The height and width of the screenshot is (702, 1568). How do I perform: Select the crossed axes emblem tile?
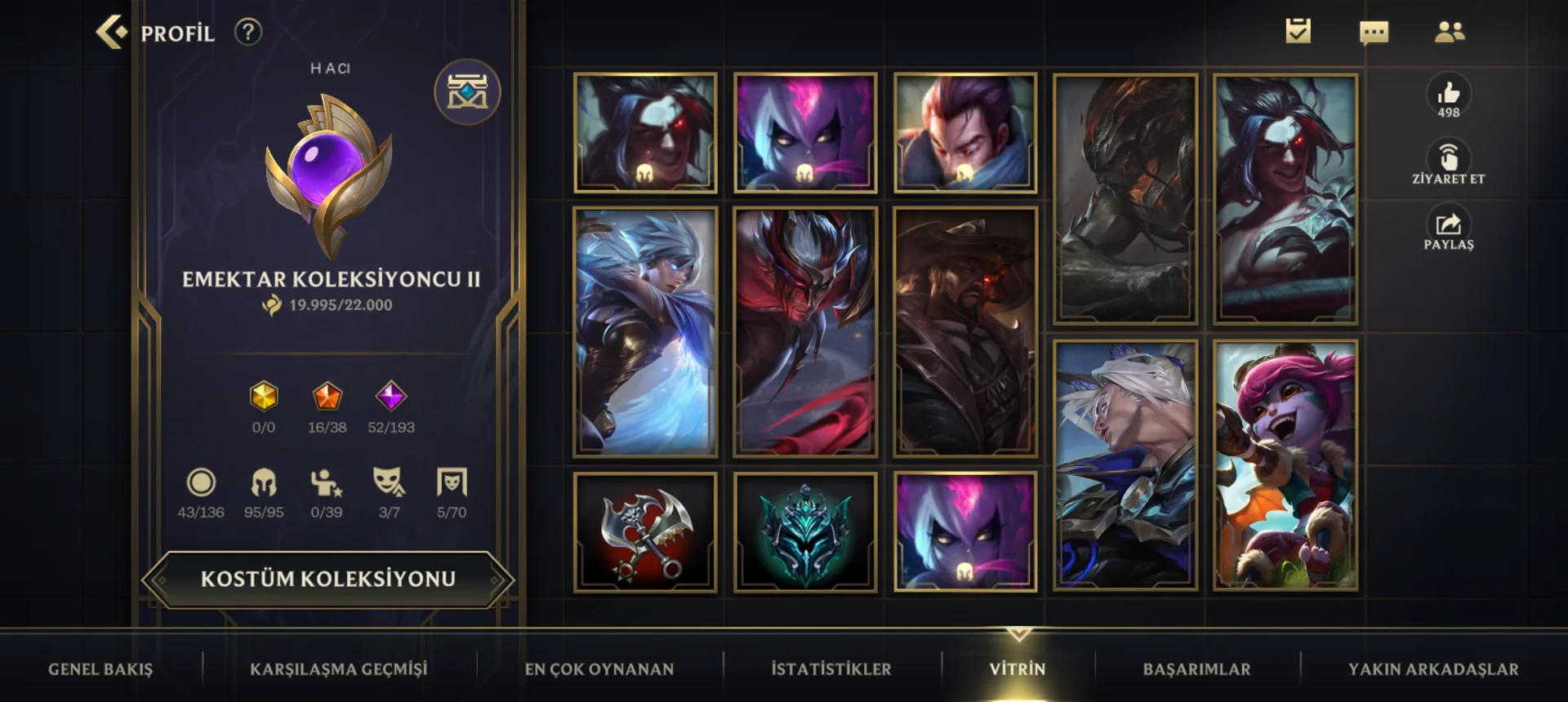pos(645,532)
